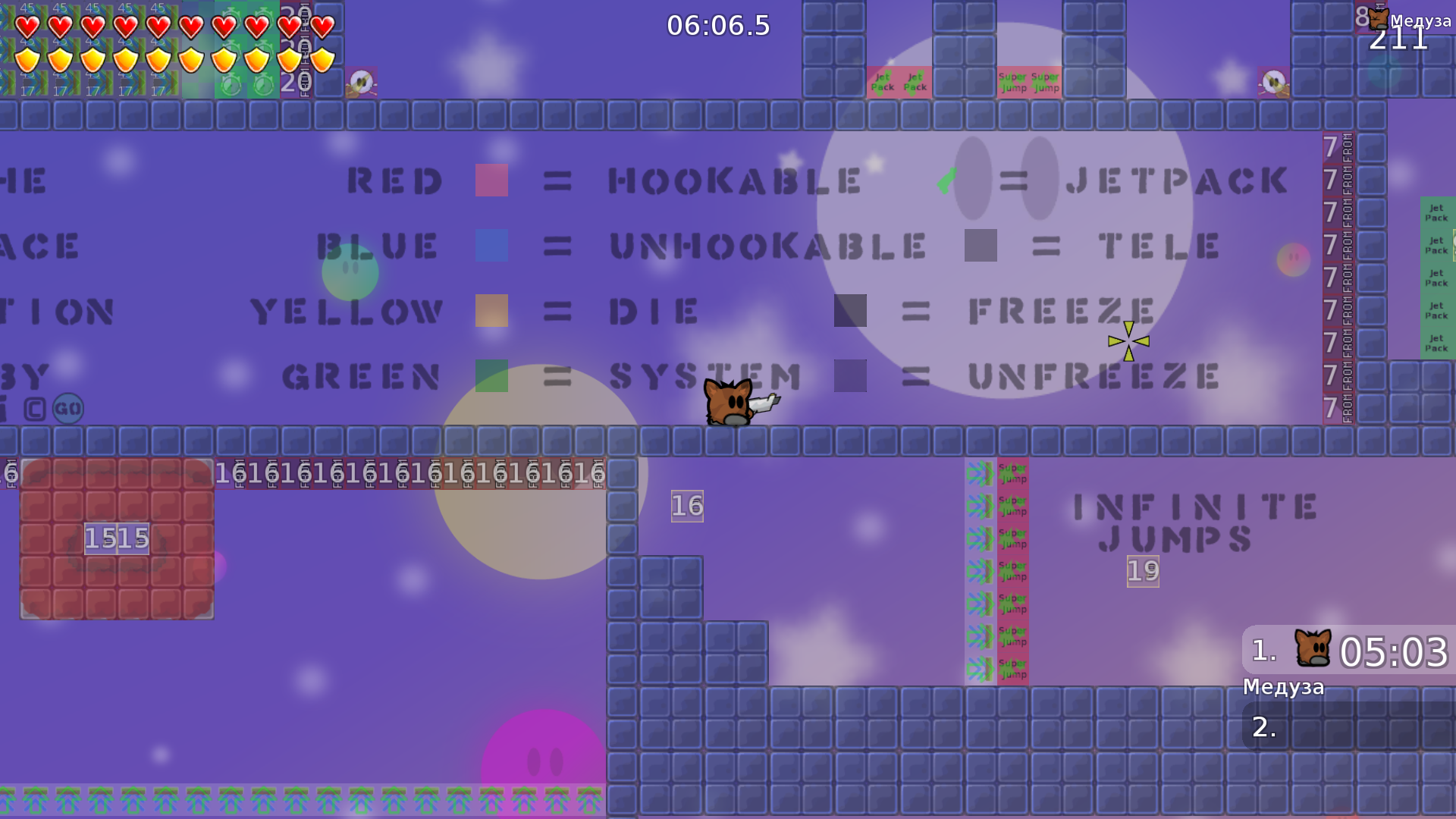The width and height of the screenshot is (1456, 819).
Task: Click the yellow pinwheel spinner pickup
Action: [1128, 342]
